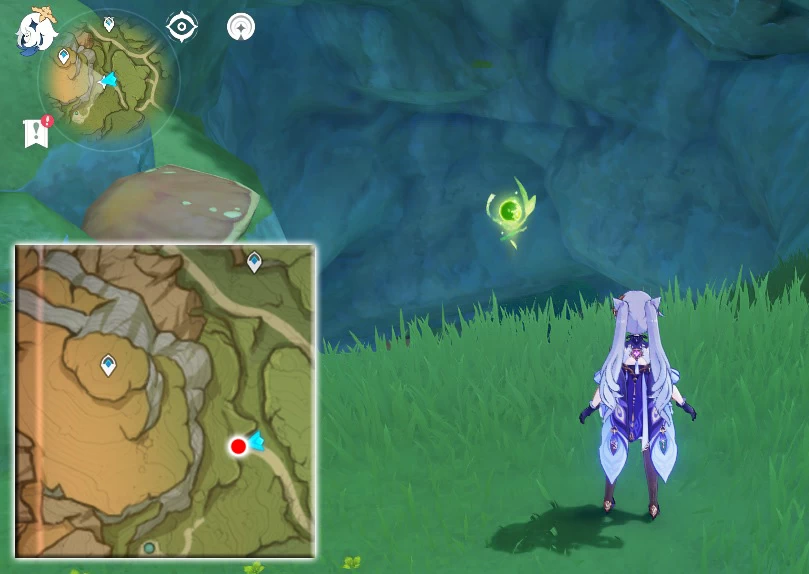Viewport: 809px width, 574px height.
Task: Click the compass icon in the top bar
Action: pos(240,27)
